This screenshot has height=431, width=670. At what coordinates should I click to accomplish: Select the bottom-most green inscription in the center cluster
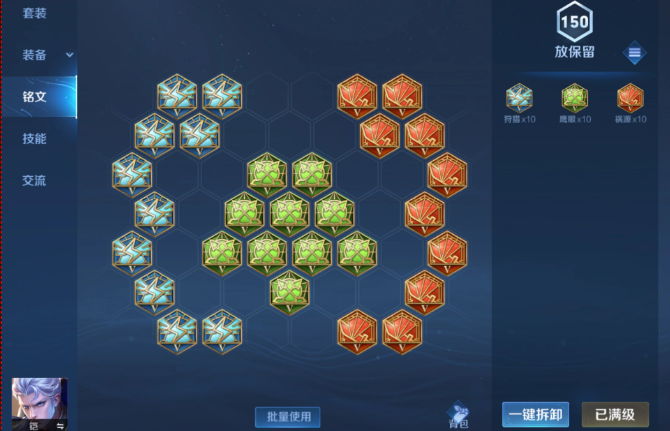coord(289,292)
